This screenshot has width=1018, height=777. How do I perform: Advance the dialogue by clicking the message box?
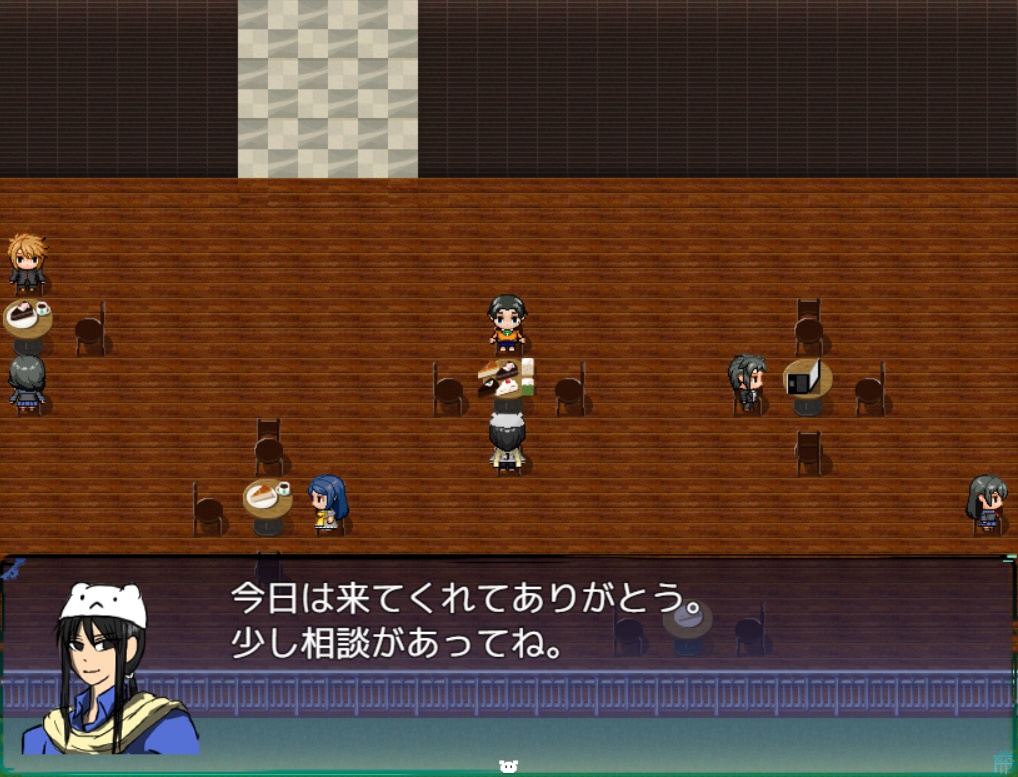[x=600, y=650]
